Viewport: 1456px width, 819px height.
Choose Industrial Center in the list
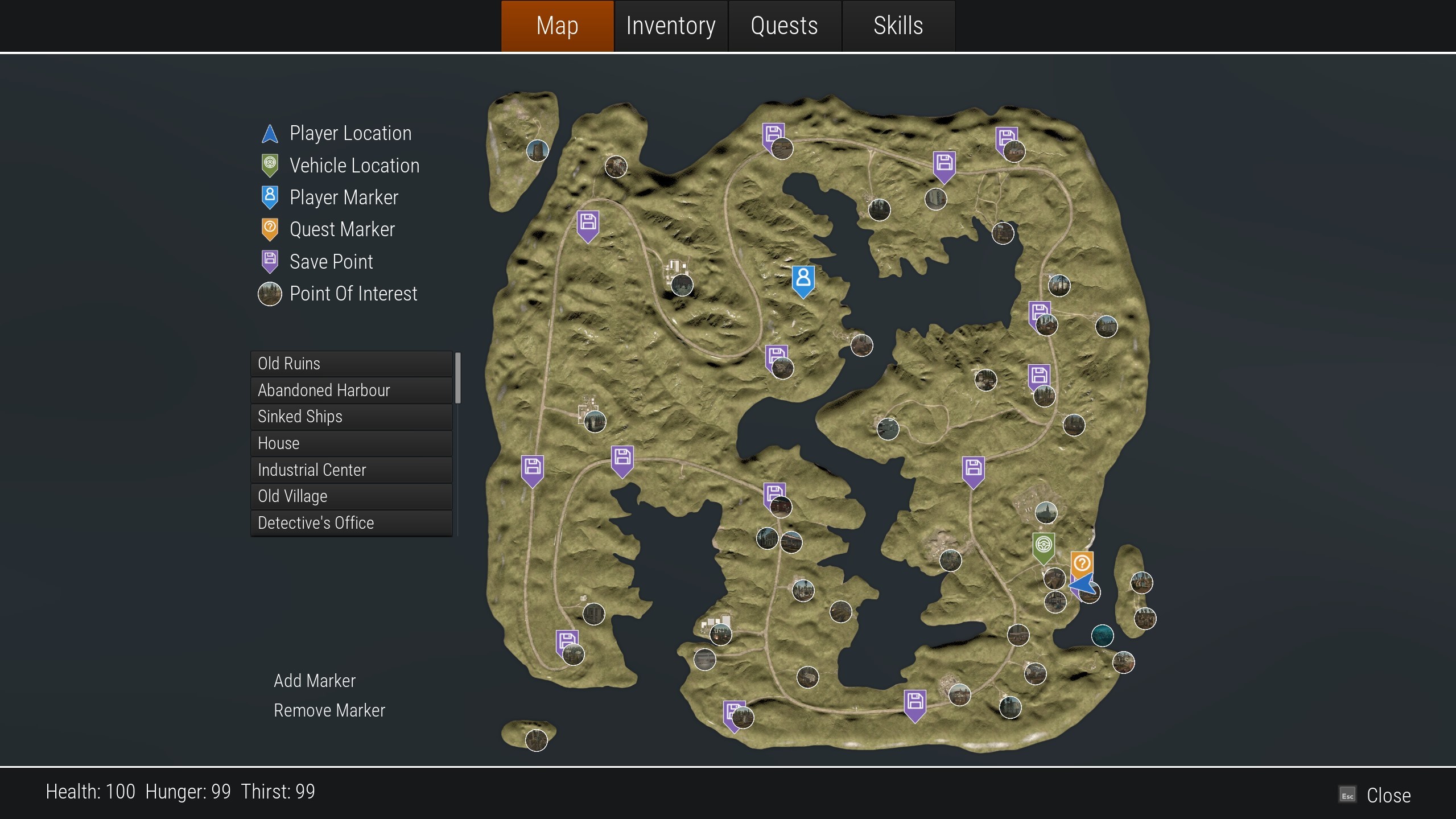click(351, 470)
